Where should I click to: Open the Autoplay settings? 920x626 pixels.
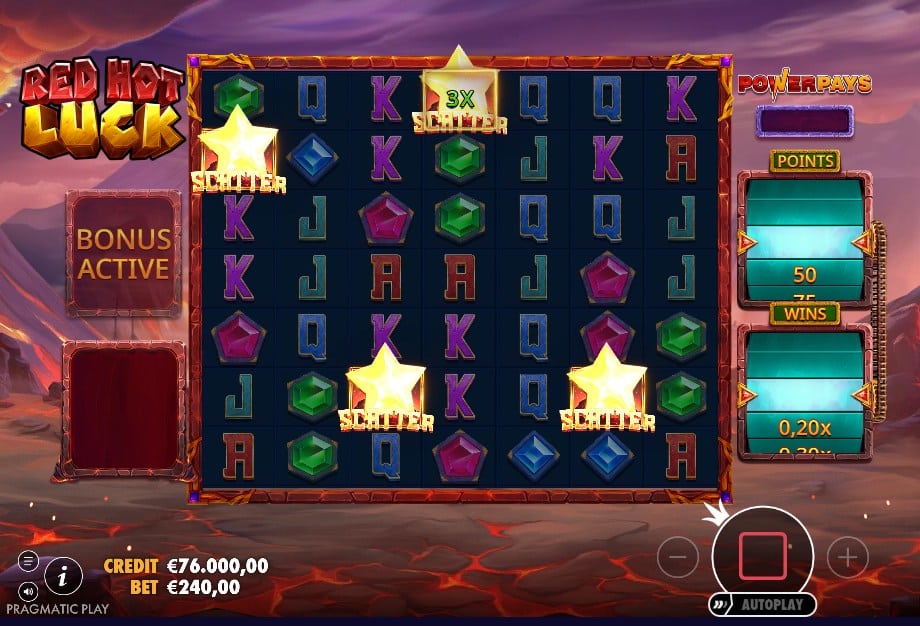click(x=763, y=605)
